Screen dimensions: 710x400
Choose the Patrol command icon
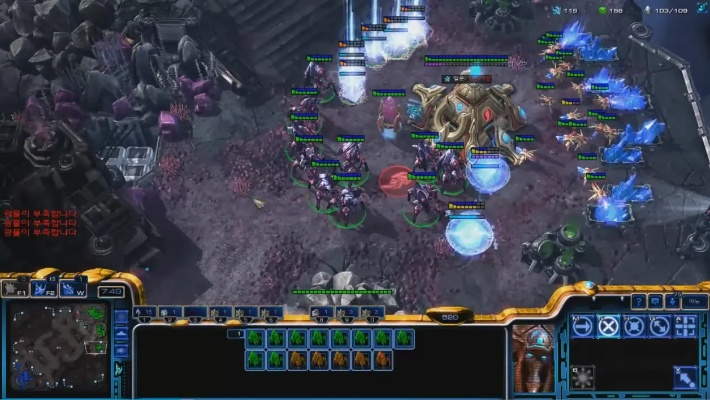click(x=660, y=326)
